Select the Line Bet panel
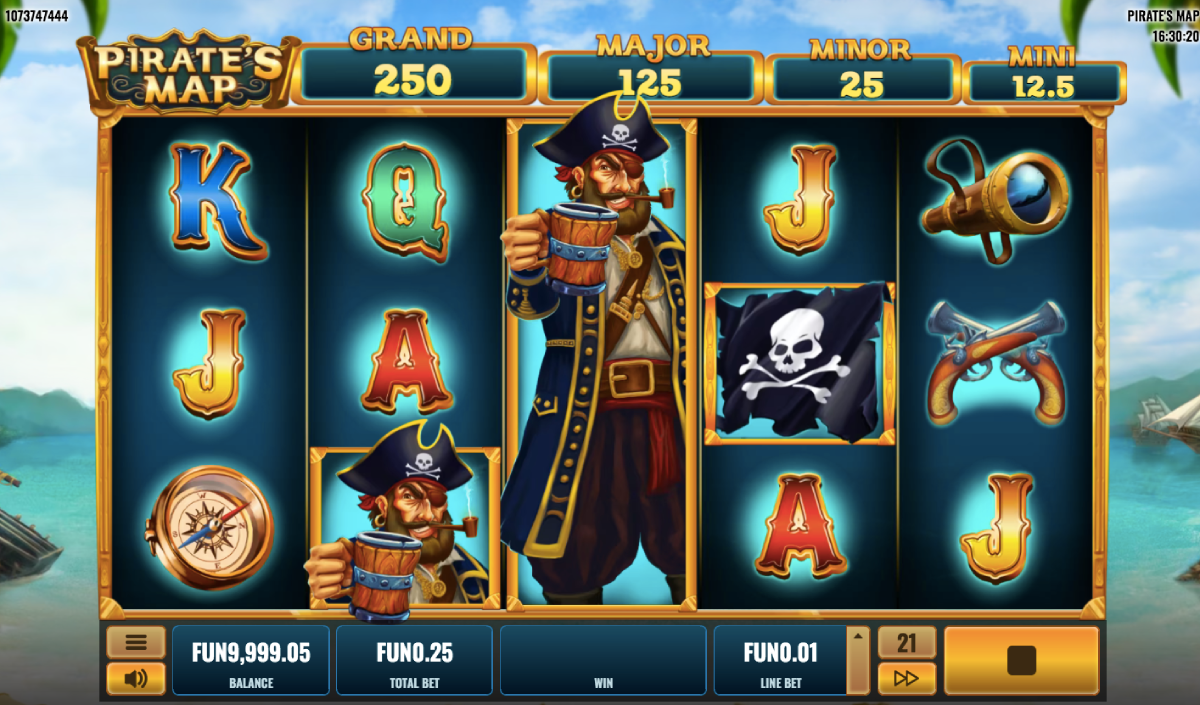 tap(779, 660)
